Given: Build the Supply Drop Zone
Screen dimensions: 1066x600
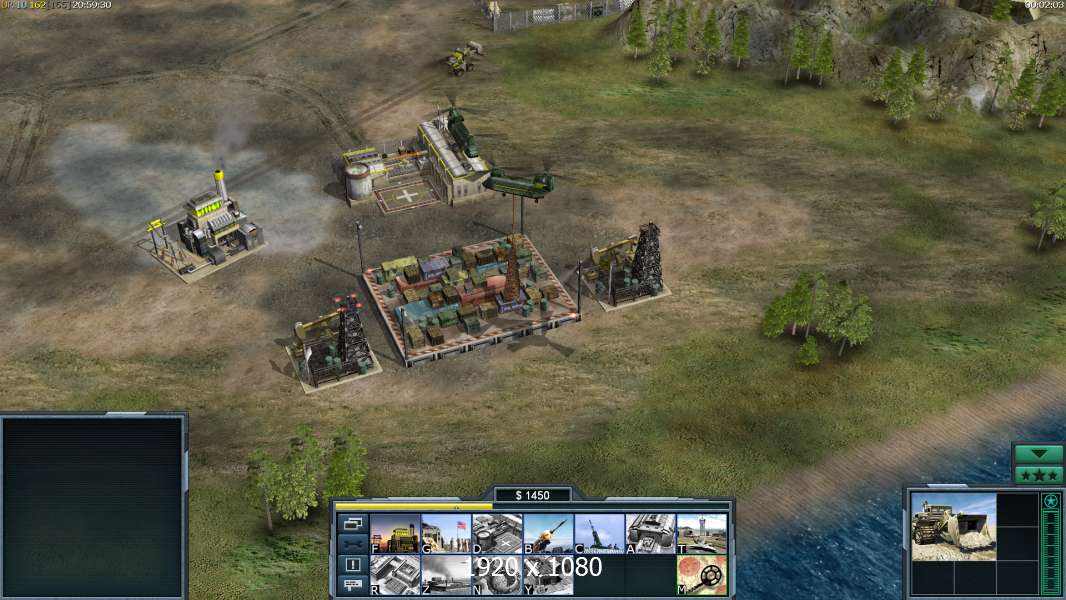Looking at the screenshot, I should (x=446, y=575).
